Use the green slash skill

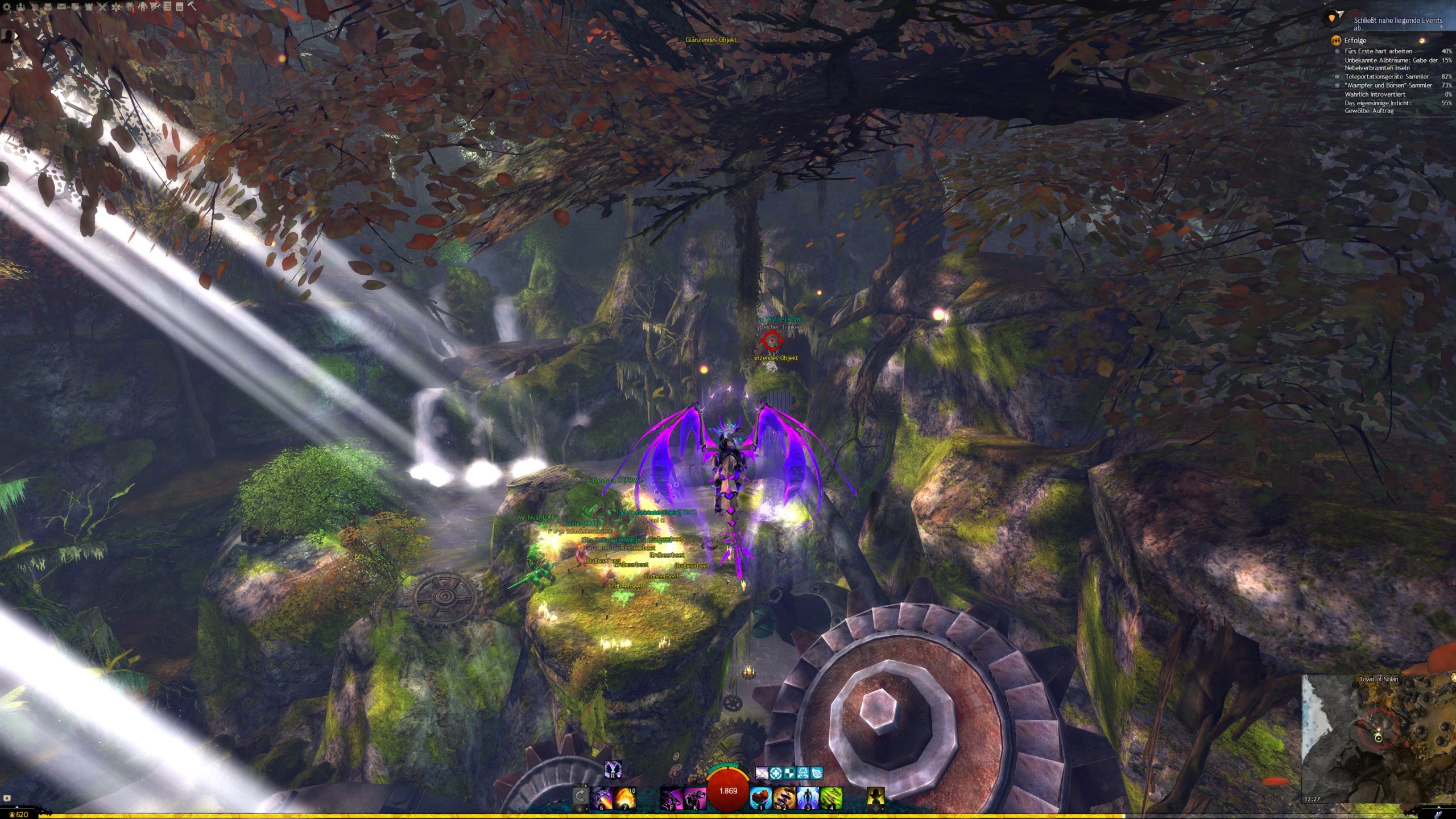[831, 797]
